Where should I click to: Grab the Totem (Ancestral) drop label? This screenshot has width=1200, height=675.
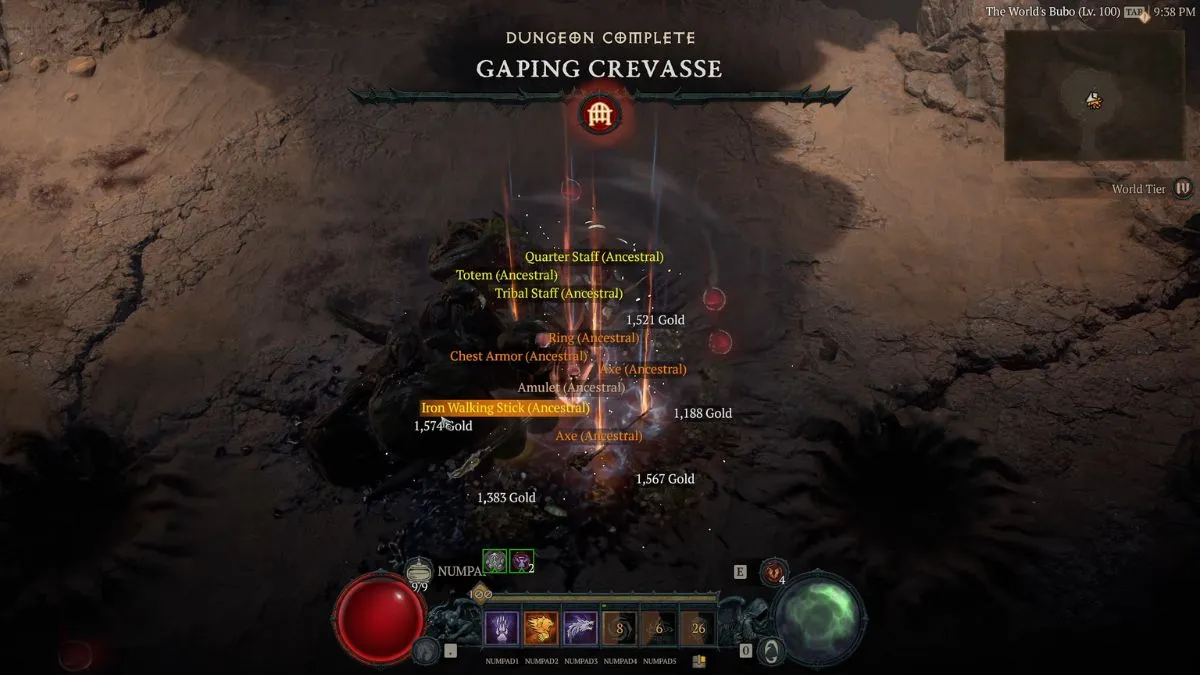click(x=506, y=275)
